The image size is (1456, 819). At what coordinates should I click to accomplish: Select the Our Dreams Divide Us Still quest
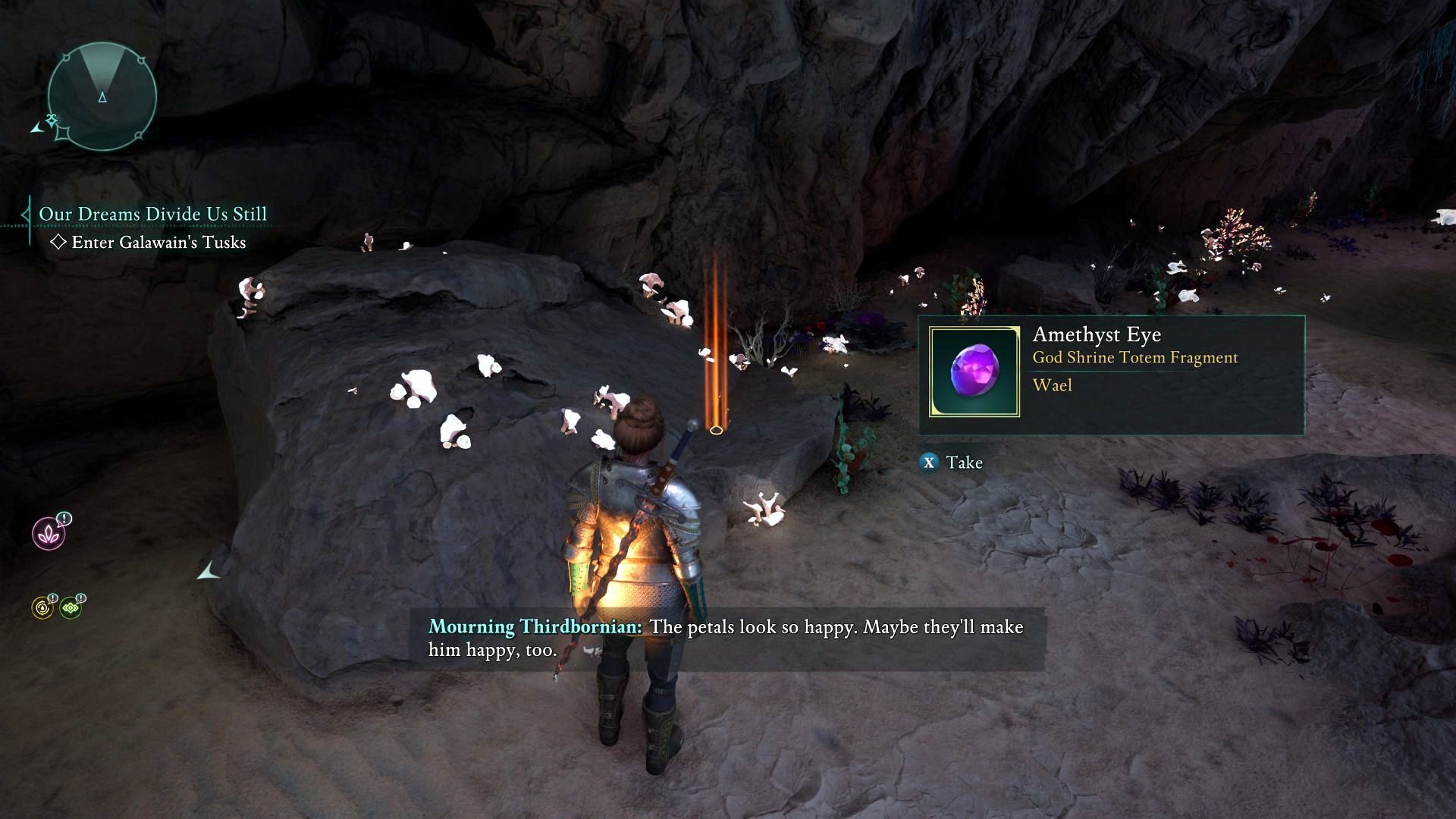(x=152, y=214)
